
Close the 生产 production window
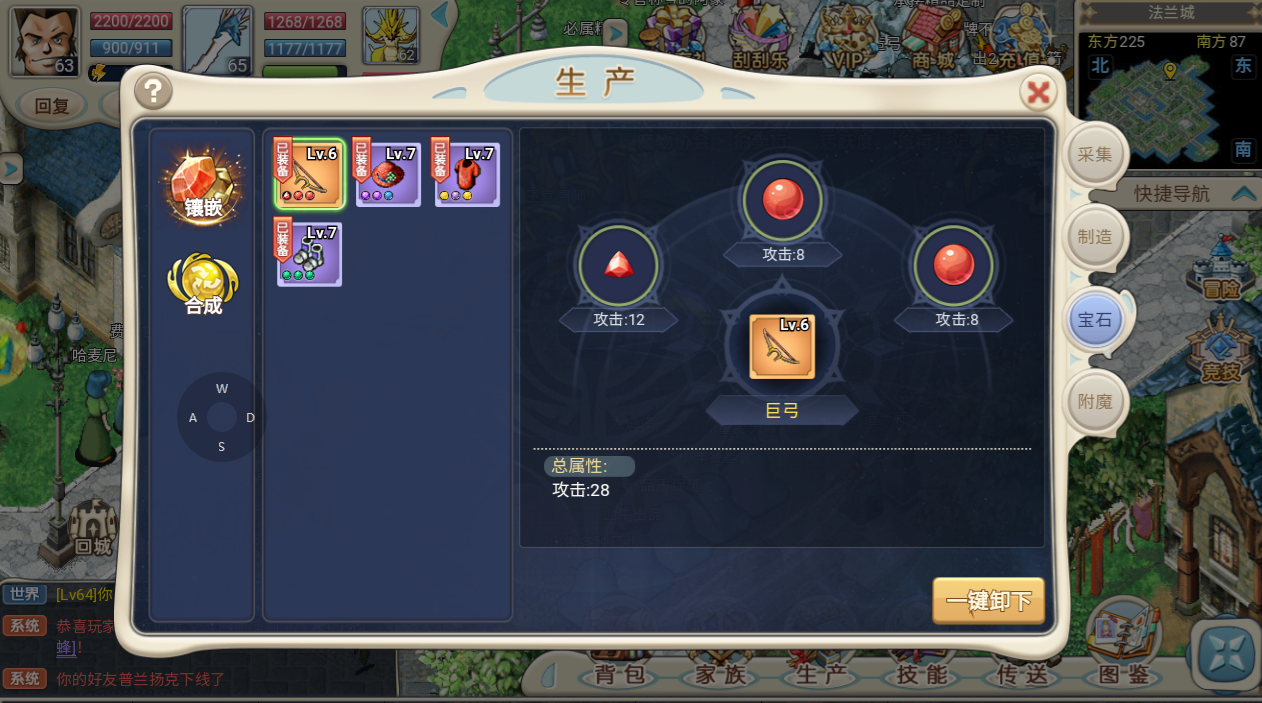(1039, 93)
